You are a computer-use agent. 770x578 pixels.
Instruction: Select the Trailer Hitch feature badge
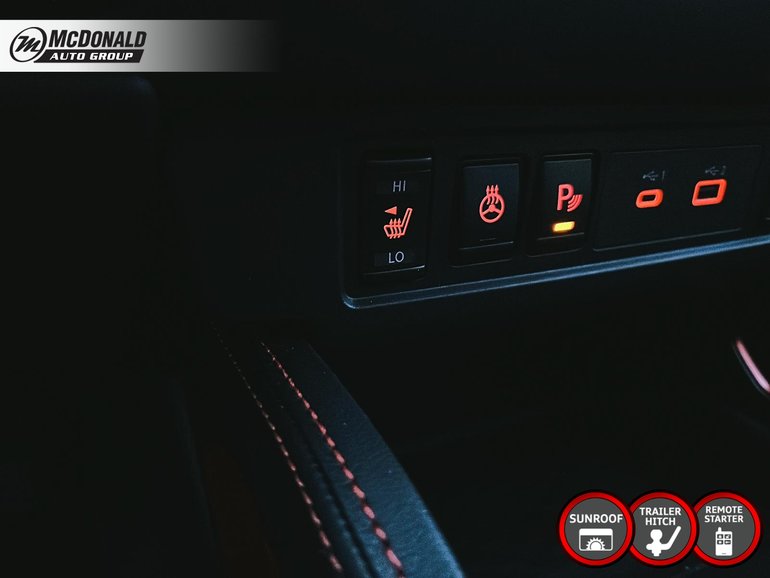point(660,529)
